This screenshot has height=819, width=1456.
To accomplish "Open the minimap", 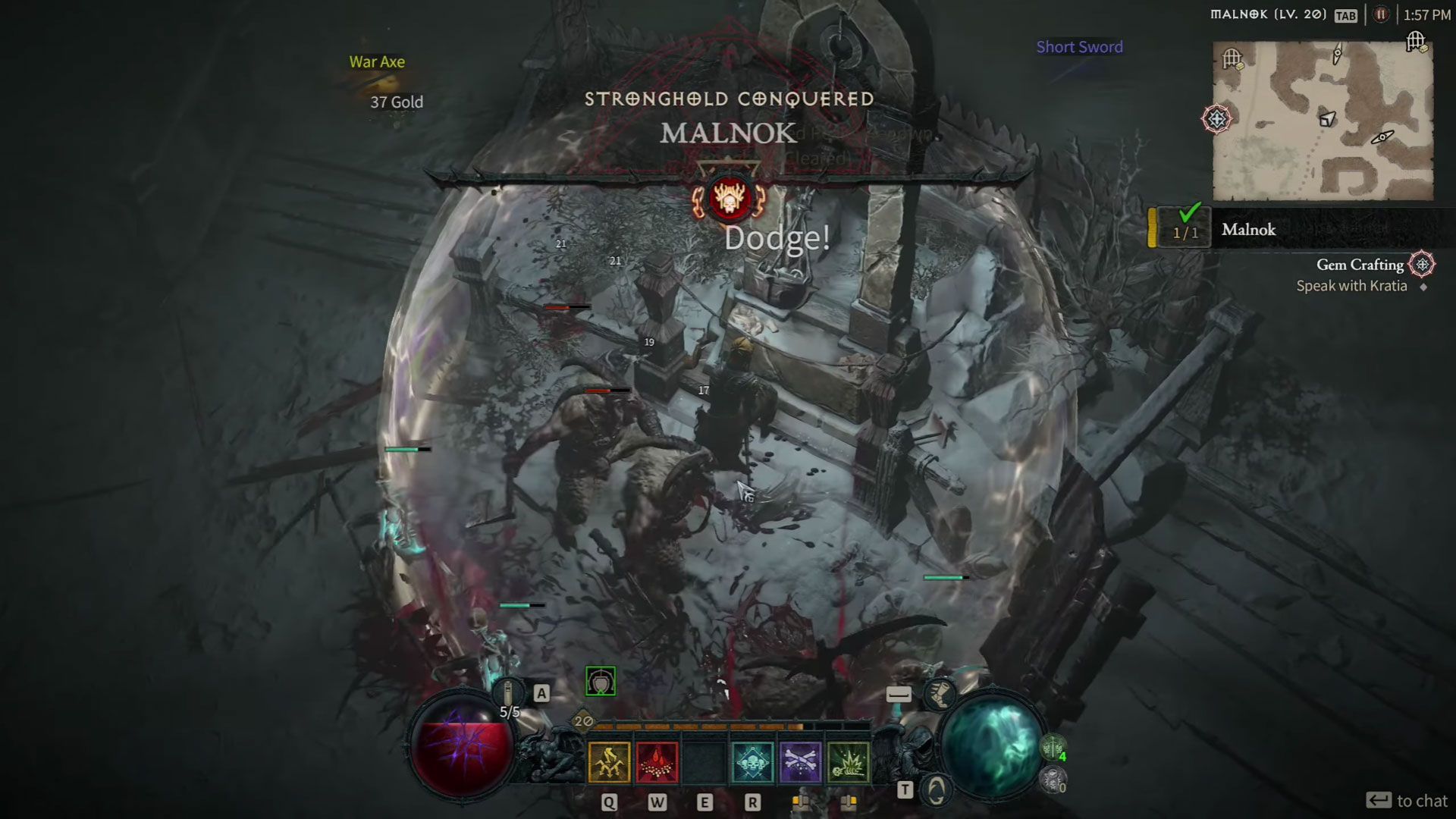I will tap(1323, 121).
